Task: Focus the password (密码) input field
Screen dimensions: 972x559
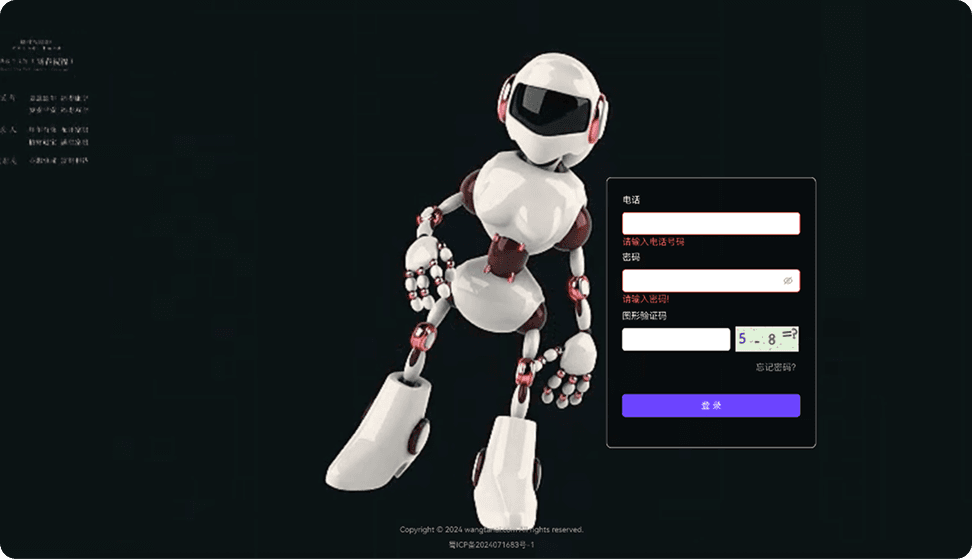Action: point(700,281)
